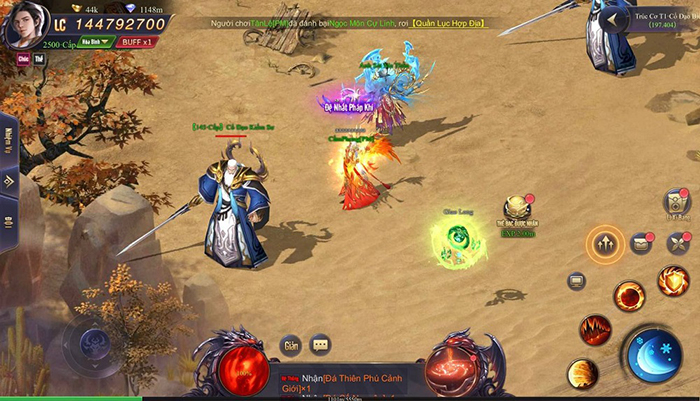
Task: Use the fiery orb skill
Action: pyautogui.click(x=629, y=295)
